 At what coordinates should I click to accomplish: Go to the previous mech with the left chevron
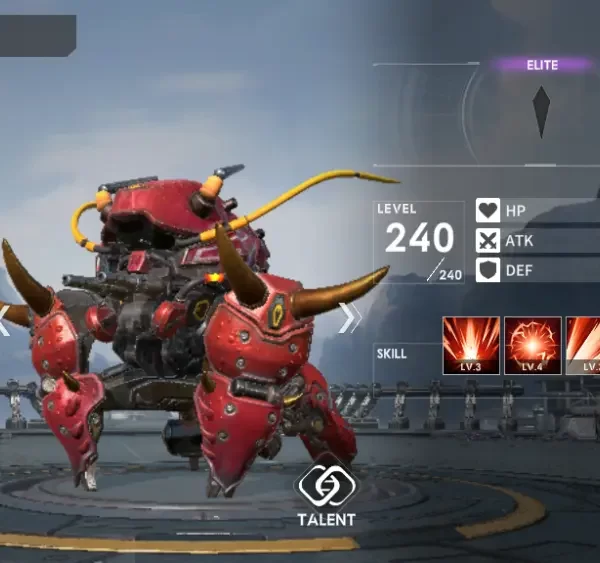[x=6, y=319]
